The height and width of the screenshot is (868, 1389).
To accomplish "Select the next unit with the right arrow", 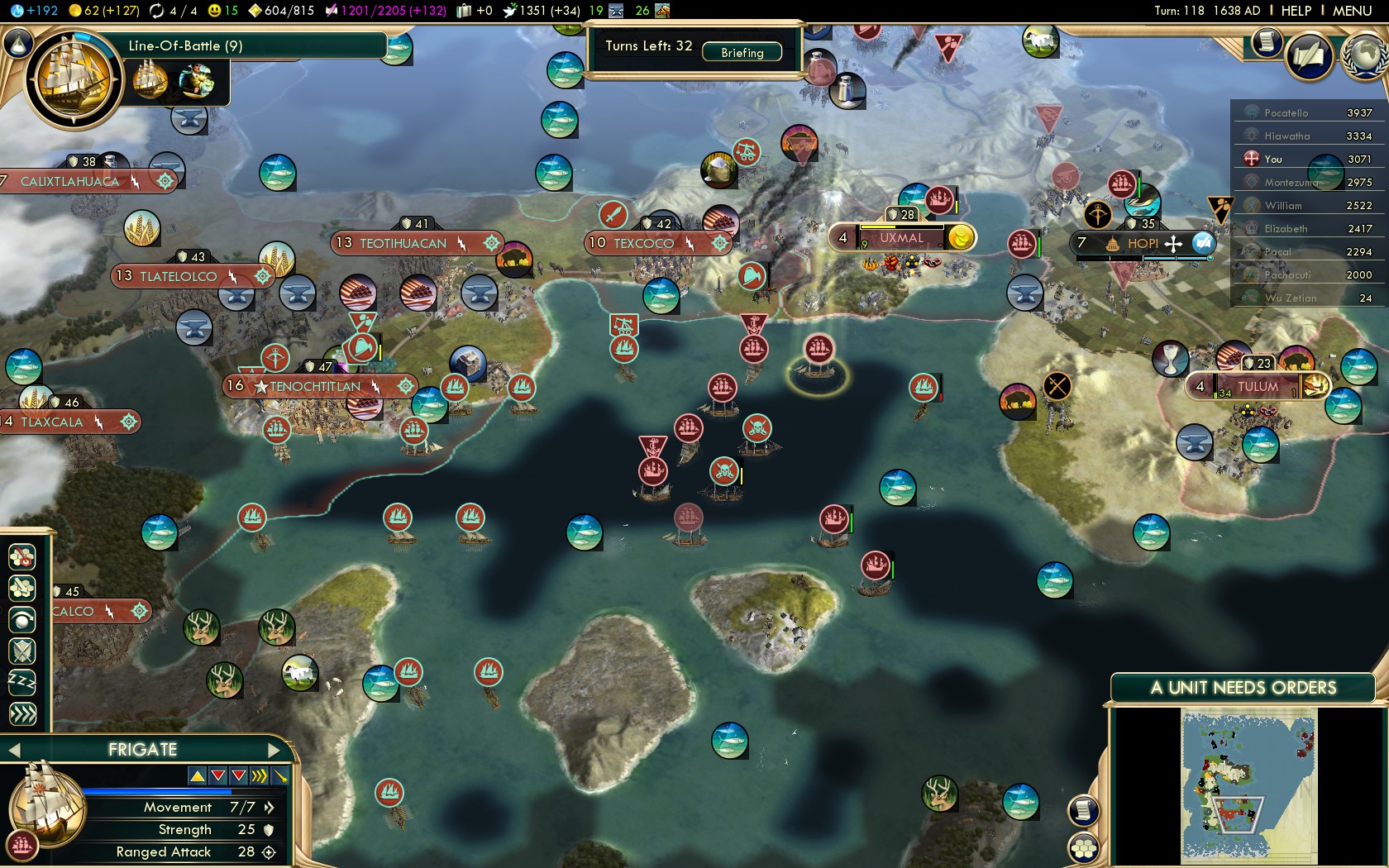I will click(275, 750).
